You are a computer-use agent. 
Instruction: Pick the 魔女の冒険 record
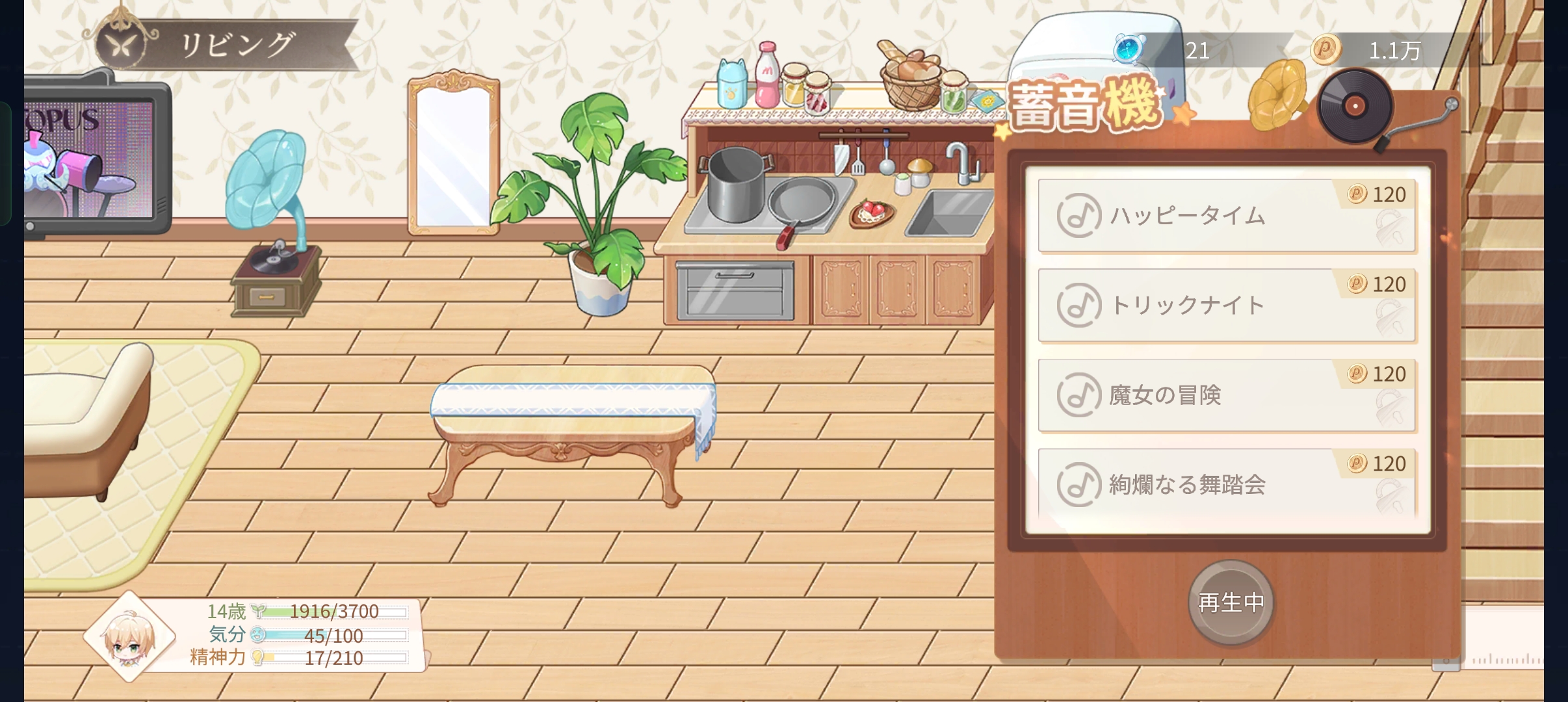[x=1226, y=395]
